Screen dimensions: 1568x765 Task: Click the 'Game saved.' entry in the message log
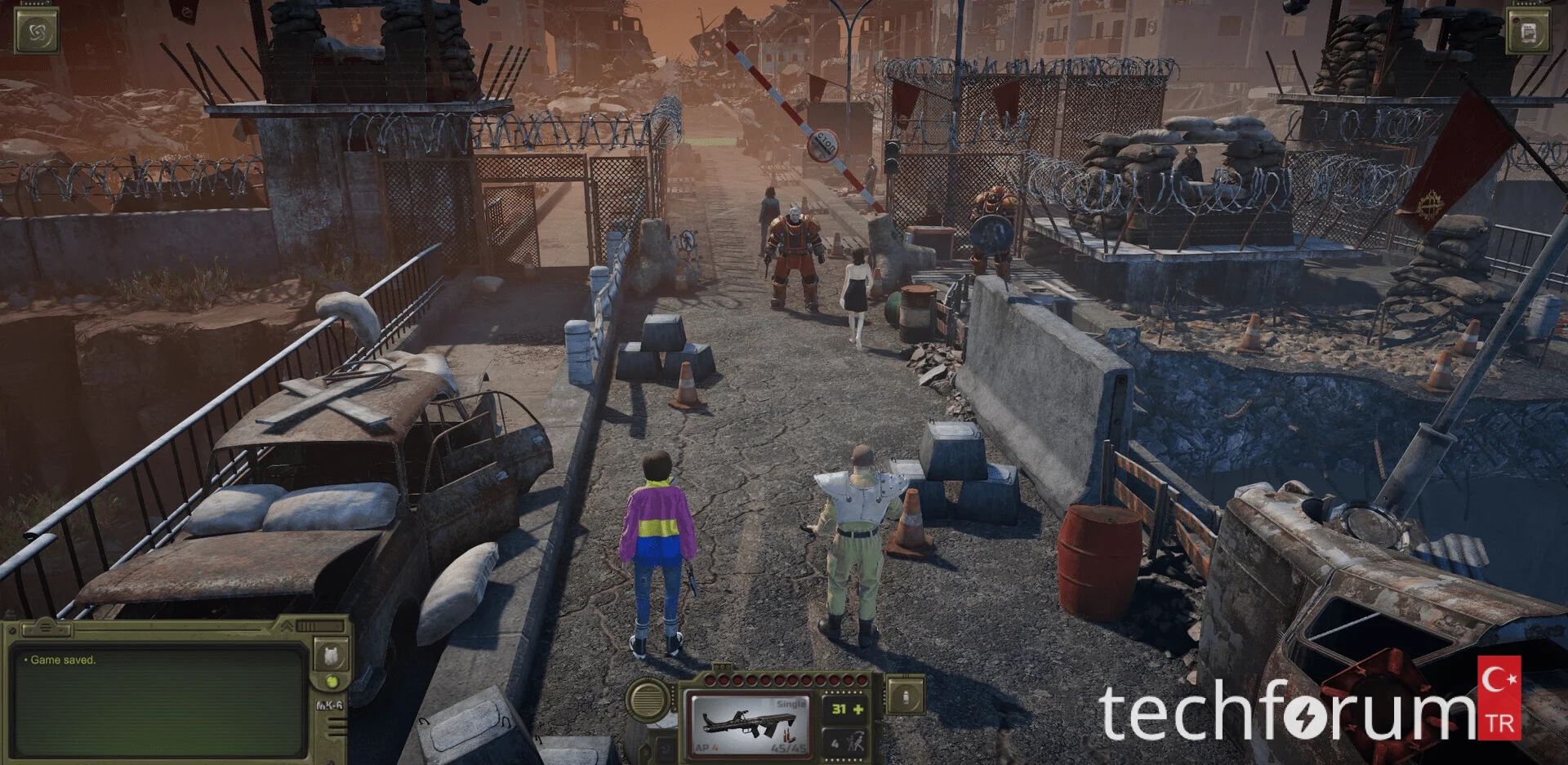pos(64,660)
